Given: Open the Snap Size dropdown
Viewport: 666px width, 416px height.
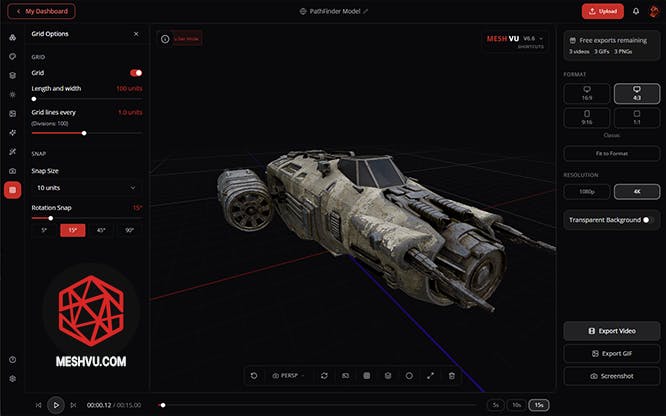Looking at the screenshot, I should [86, 187].
